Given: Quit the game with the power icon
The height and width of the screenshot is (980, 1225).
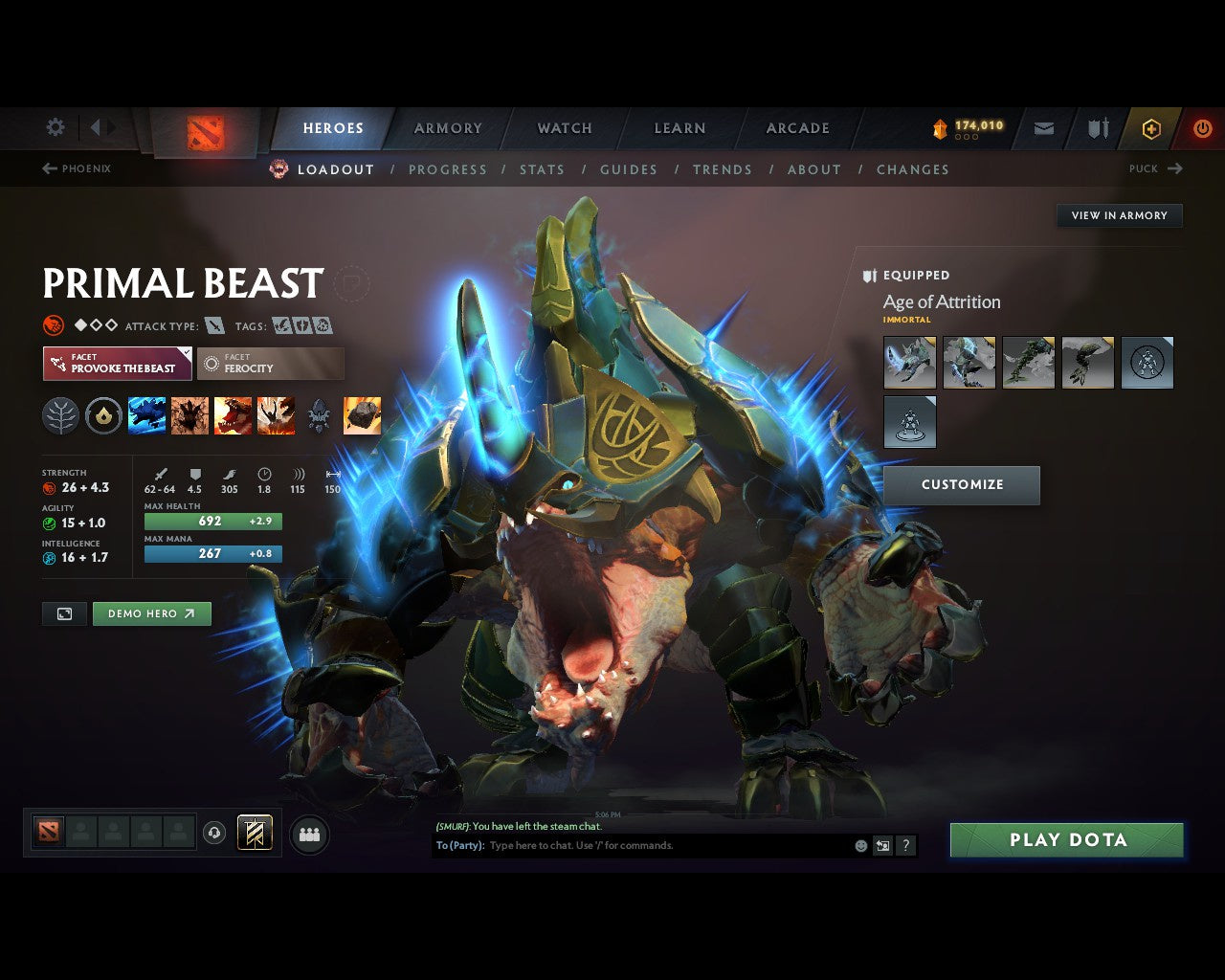Looking at the screenshot, I should 1202,128.
